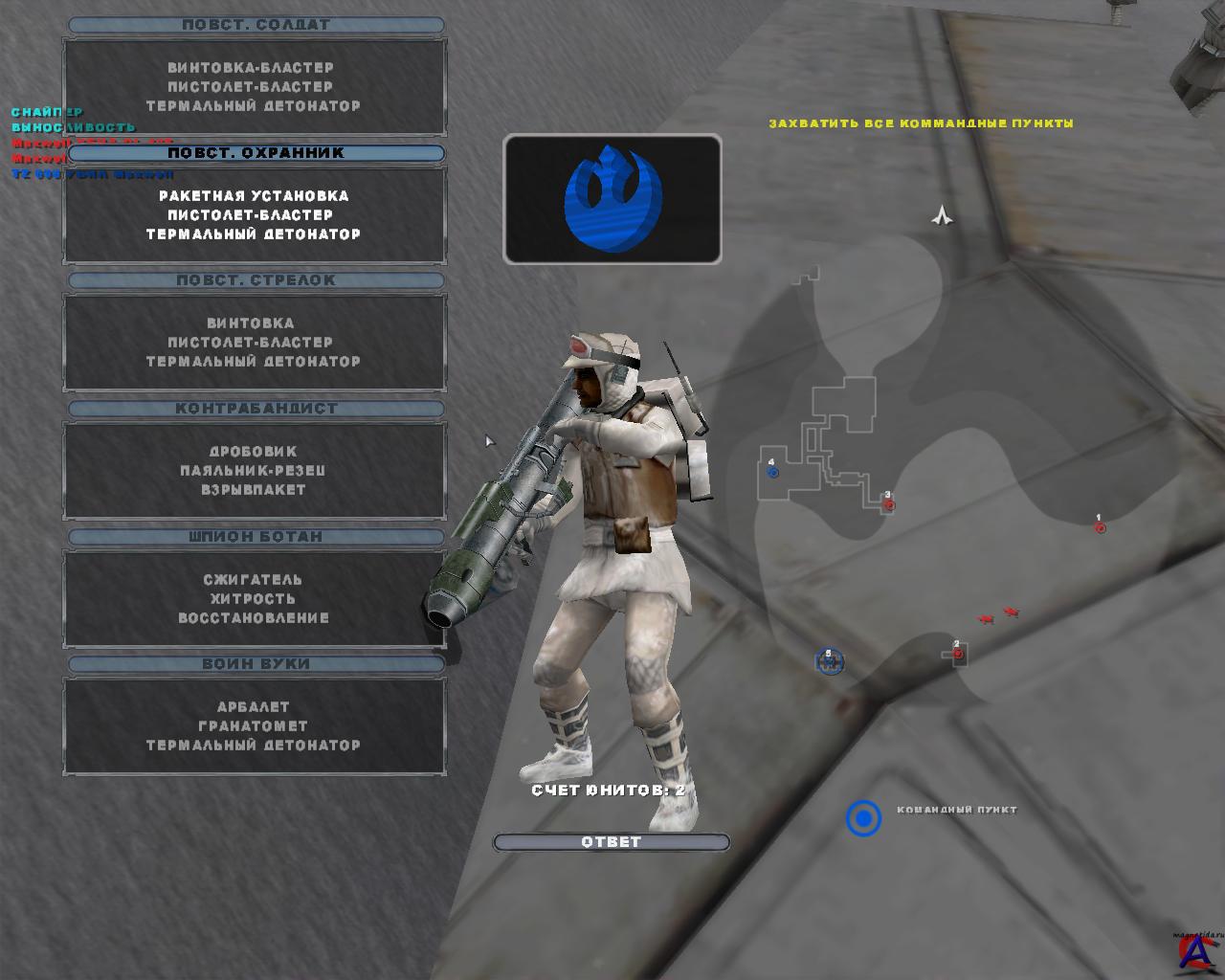Click the blue Rebel Alliance emblem
Viewport: 1225px width, 980px height.
pyautogui.click(x=612, y=199)
